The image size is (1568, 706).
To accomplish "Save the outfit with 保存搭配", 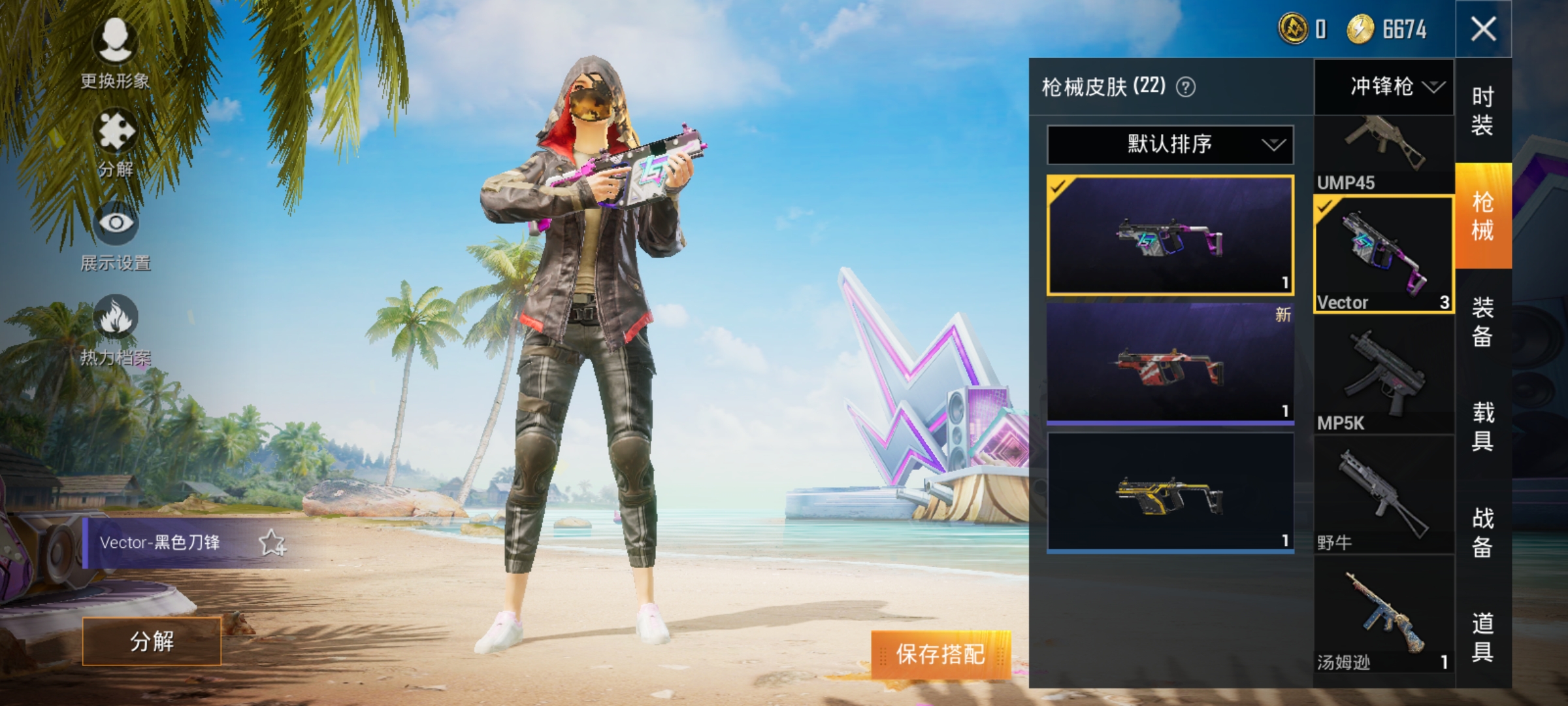I will tap(941, 654).
